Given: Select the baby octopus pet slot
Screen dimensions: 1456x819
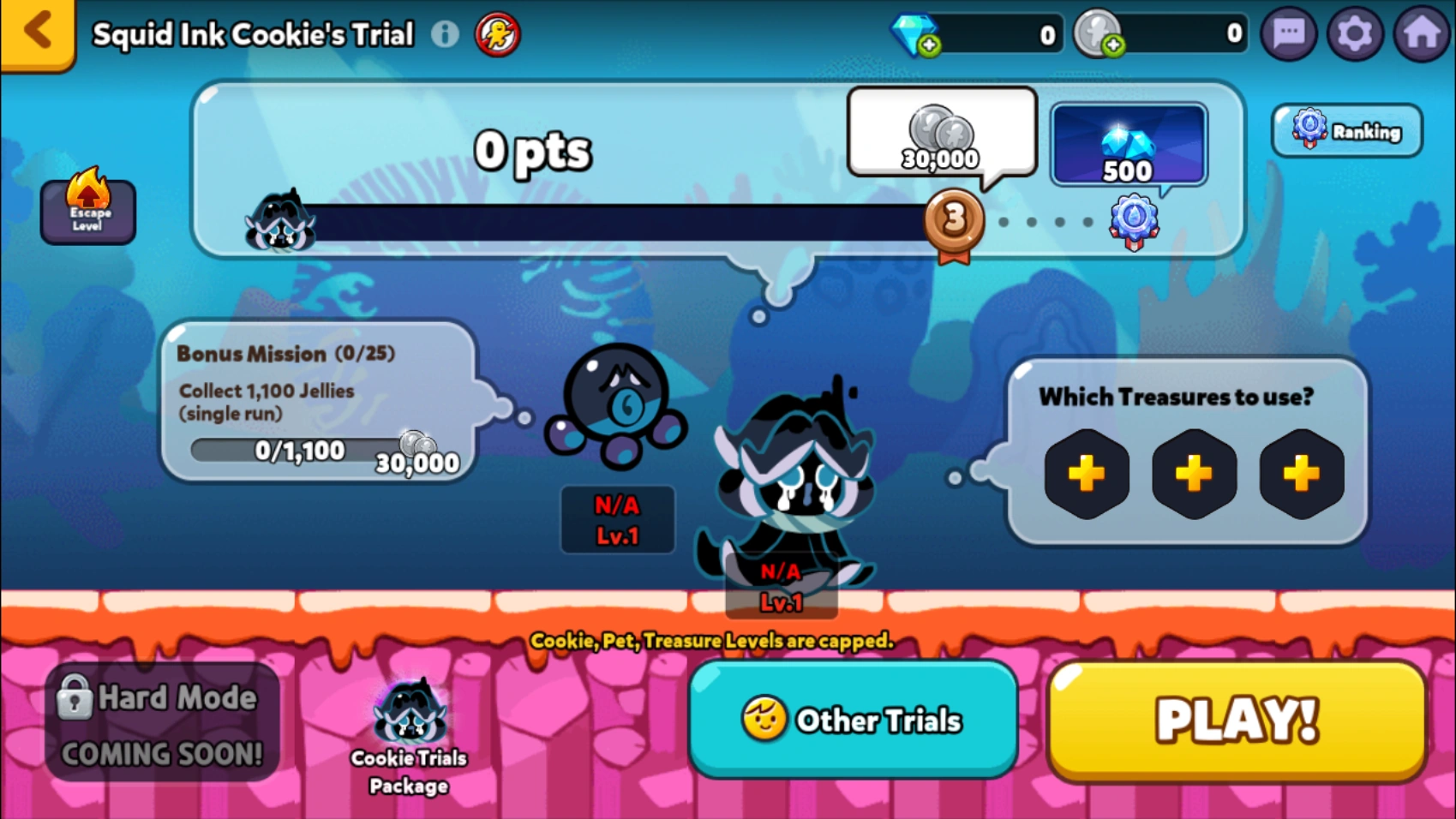Looking at the screenshot, I should click(617, 411).
